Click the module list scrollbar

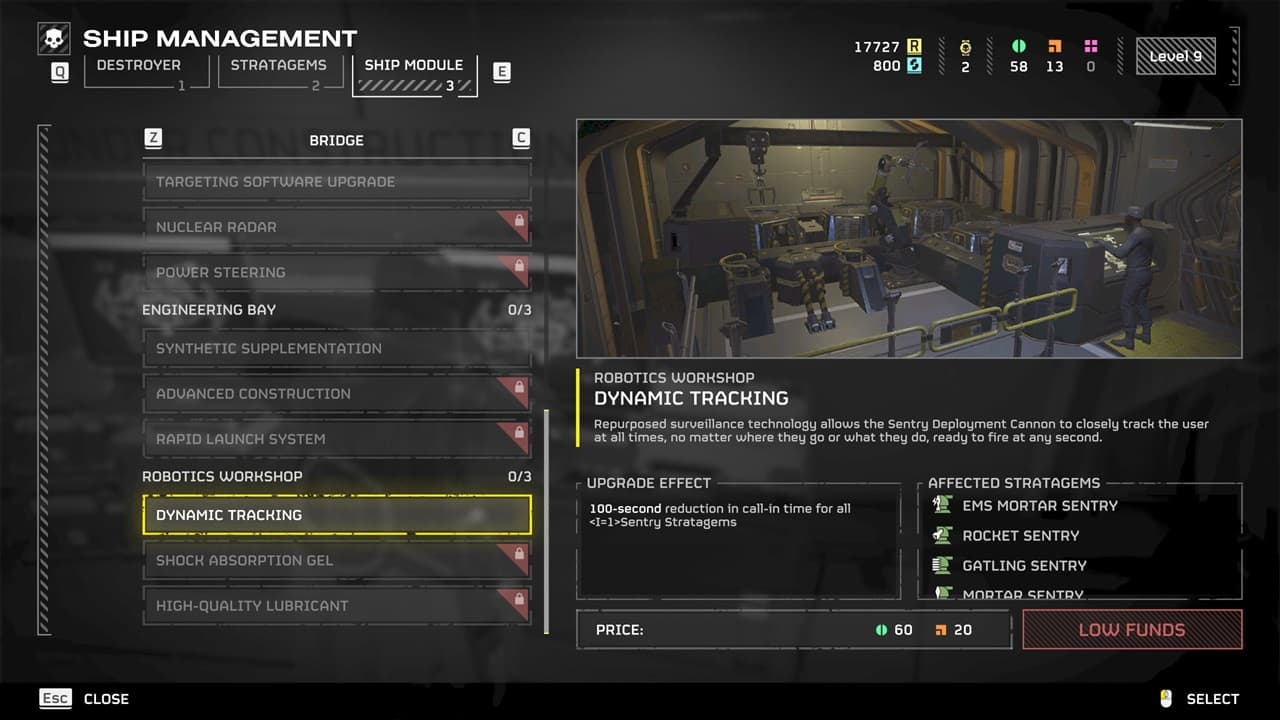point(546,520)
